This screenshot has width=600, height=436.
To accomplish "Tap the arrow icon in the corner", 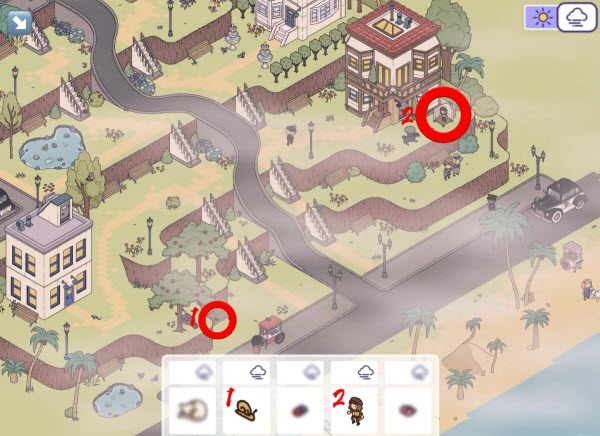I will click(x=16, y=18).
